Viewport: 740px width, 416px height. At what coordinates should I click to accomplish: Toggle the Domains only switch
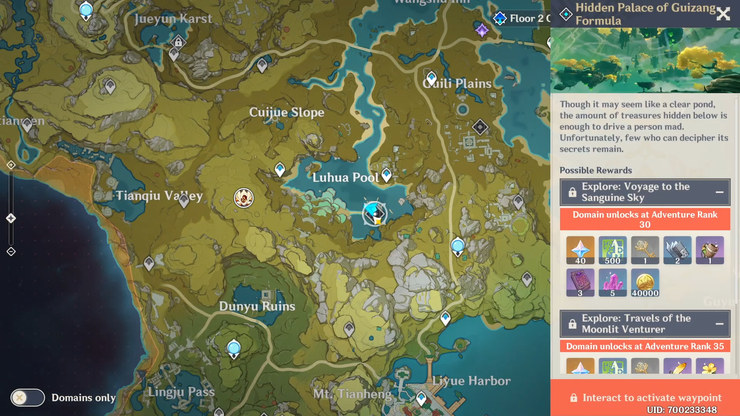pyautogui.click(x=28, y=397)
